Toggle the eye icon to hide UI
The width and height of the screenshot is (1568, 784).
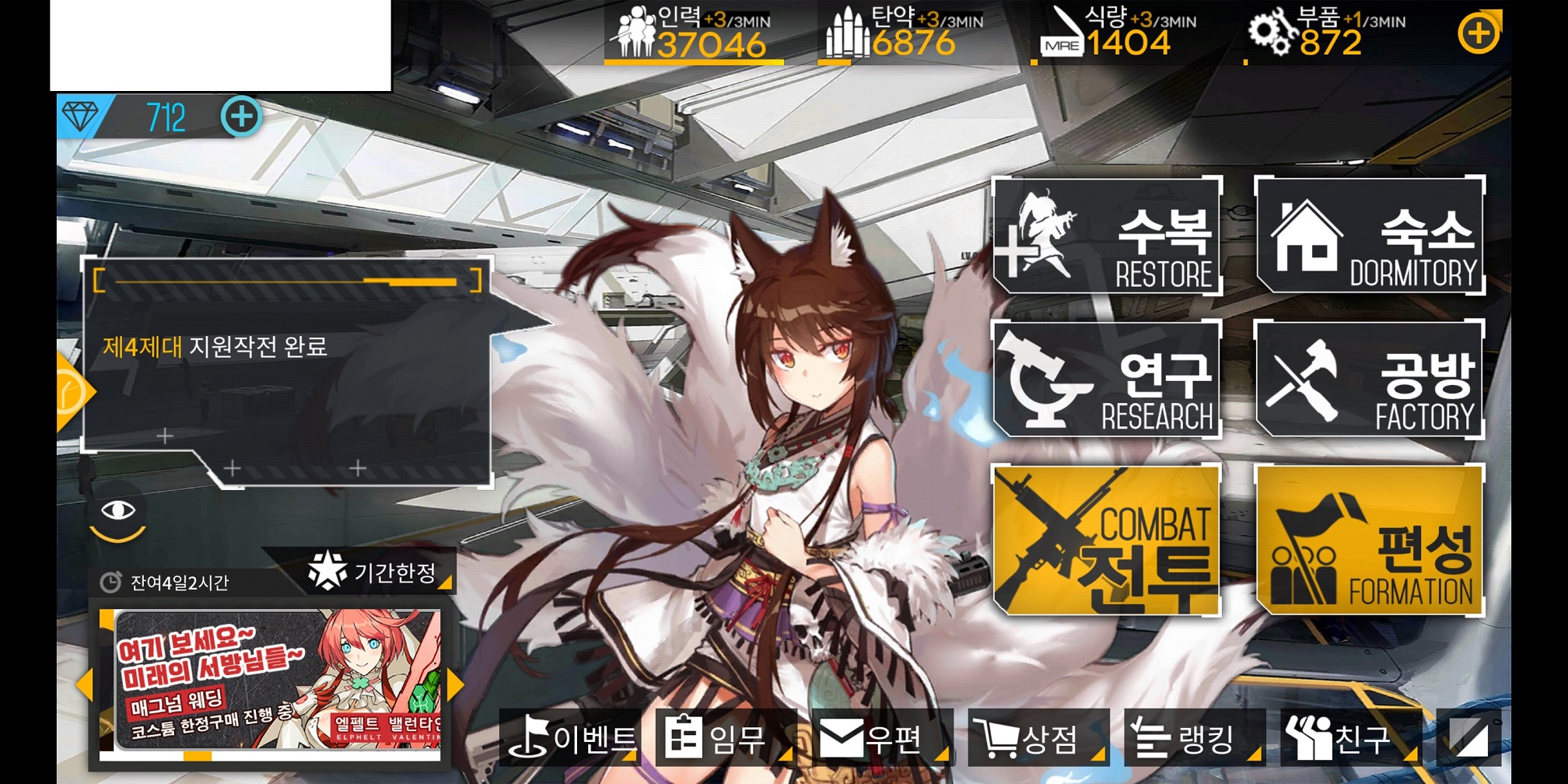click(x=118, y=512)
